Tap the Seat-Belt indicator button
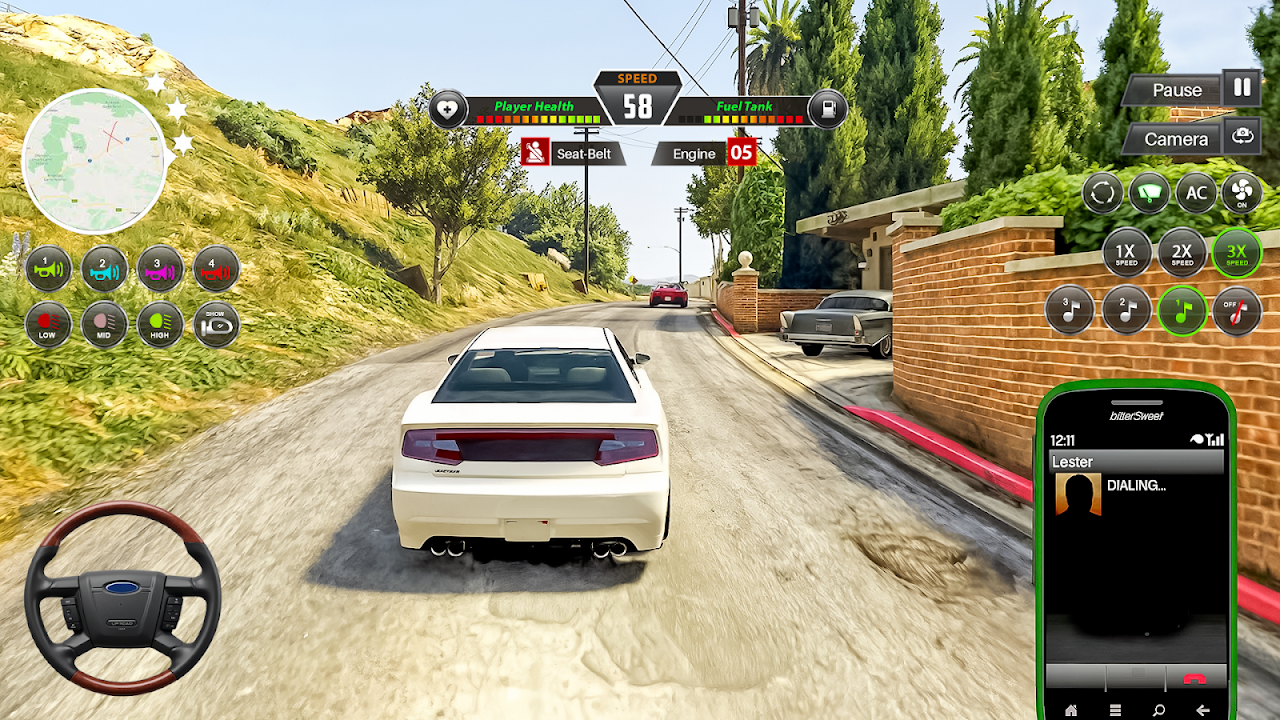The image size is (1280, 720). [x=574, y=153]
